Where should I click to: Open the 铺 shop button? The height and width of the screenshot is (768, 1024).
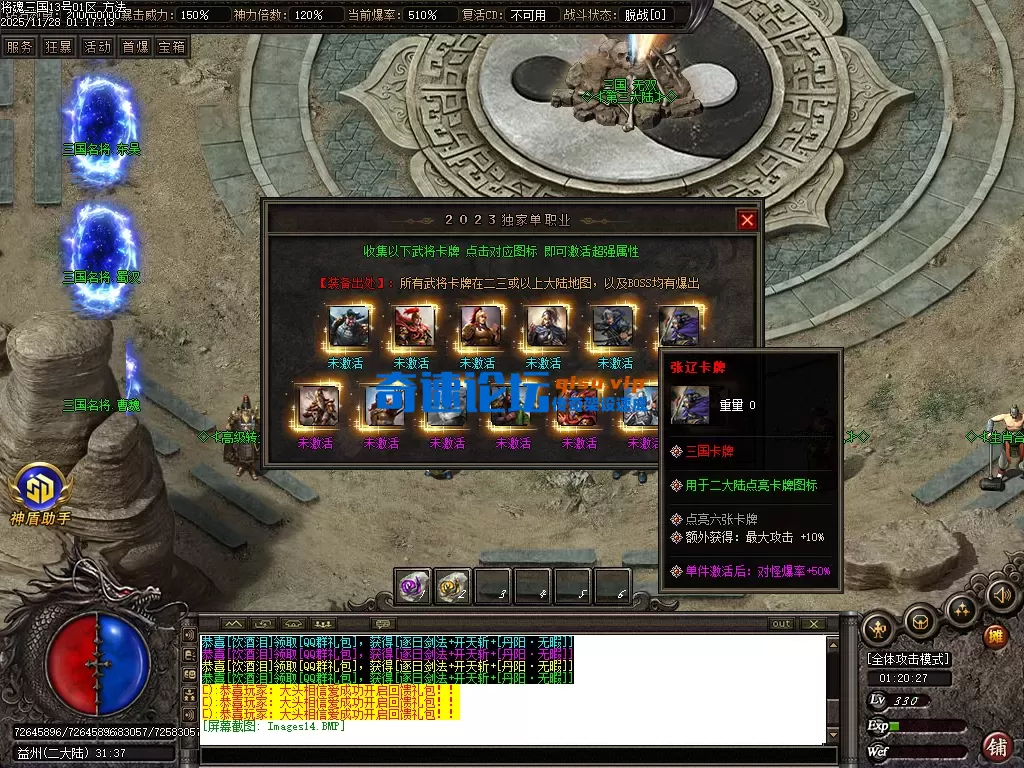click(x=997, y=745)
